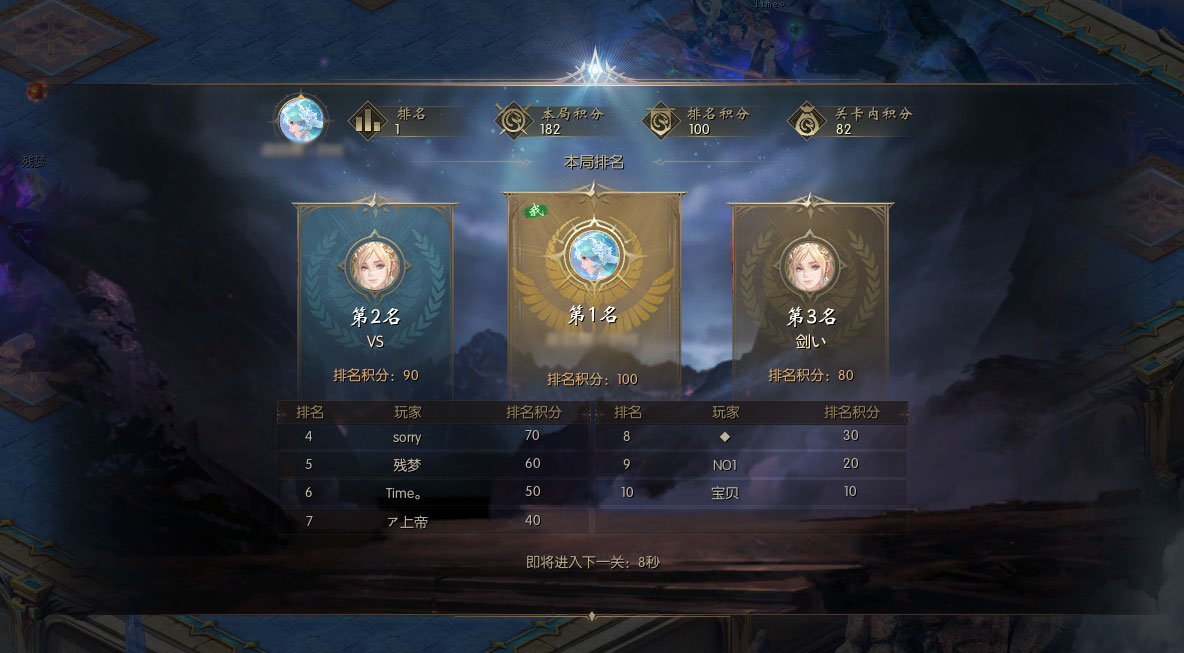This screenshot has width=1184, height=653.
Task: Select 2nd place player VS card
Action: click(375, 295)
